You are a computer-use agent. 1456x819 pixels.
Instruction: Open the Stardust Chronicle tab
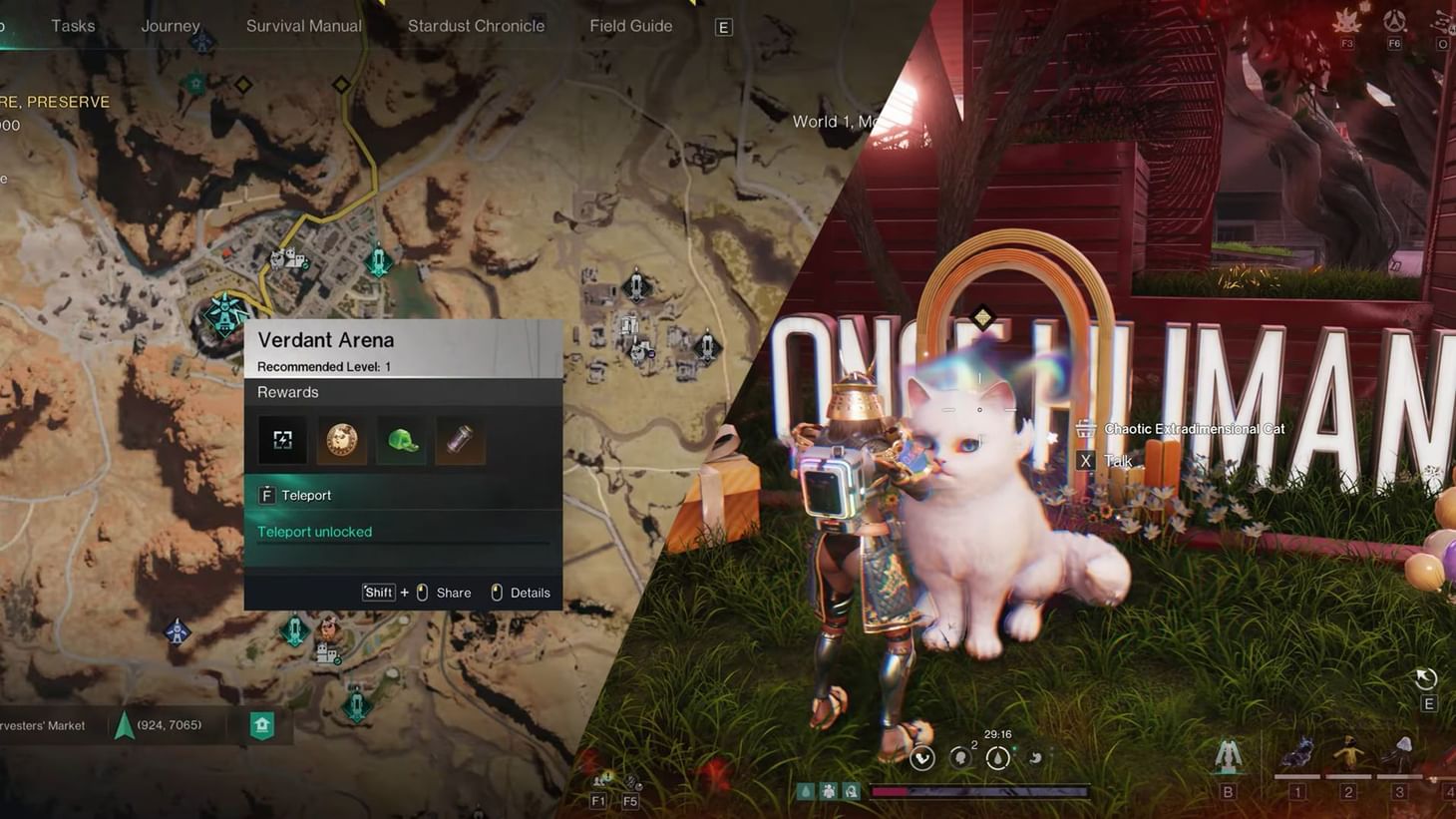[476, 25]
